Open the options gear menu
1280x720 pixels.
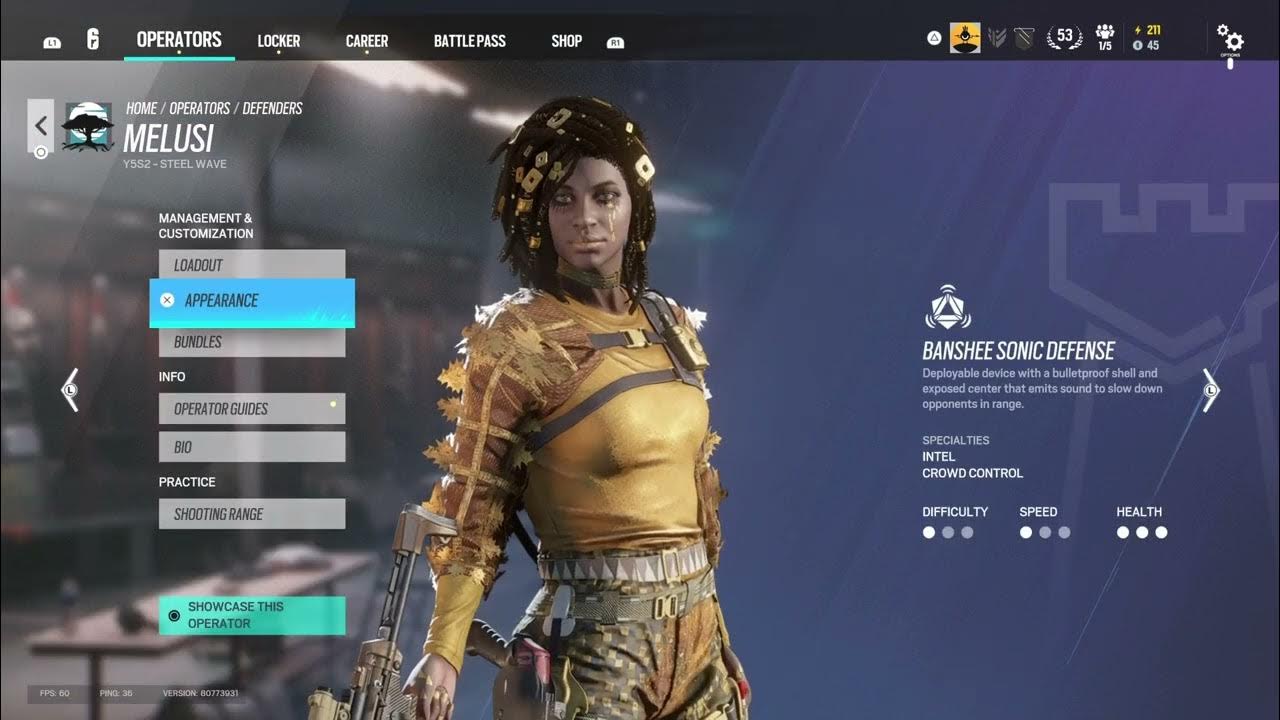click(1230, 40)
